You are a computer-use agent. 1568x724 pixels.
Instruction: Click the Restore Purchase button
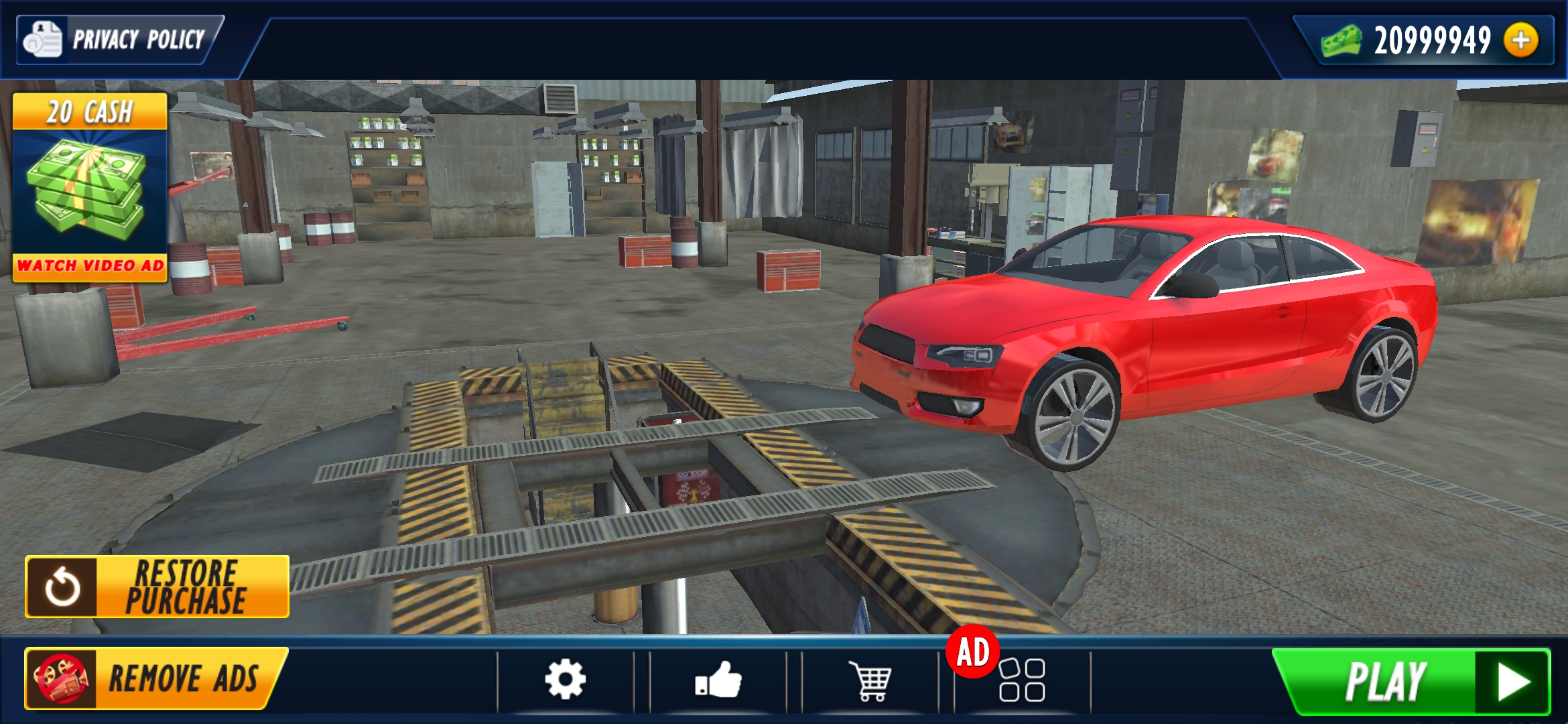click(157, 587)
